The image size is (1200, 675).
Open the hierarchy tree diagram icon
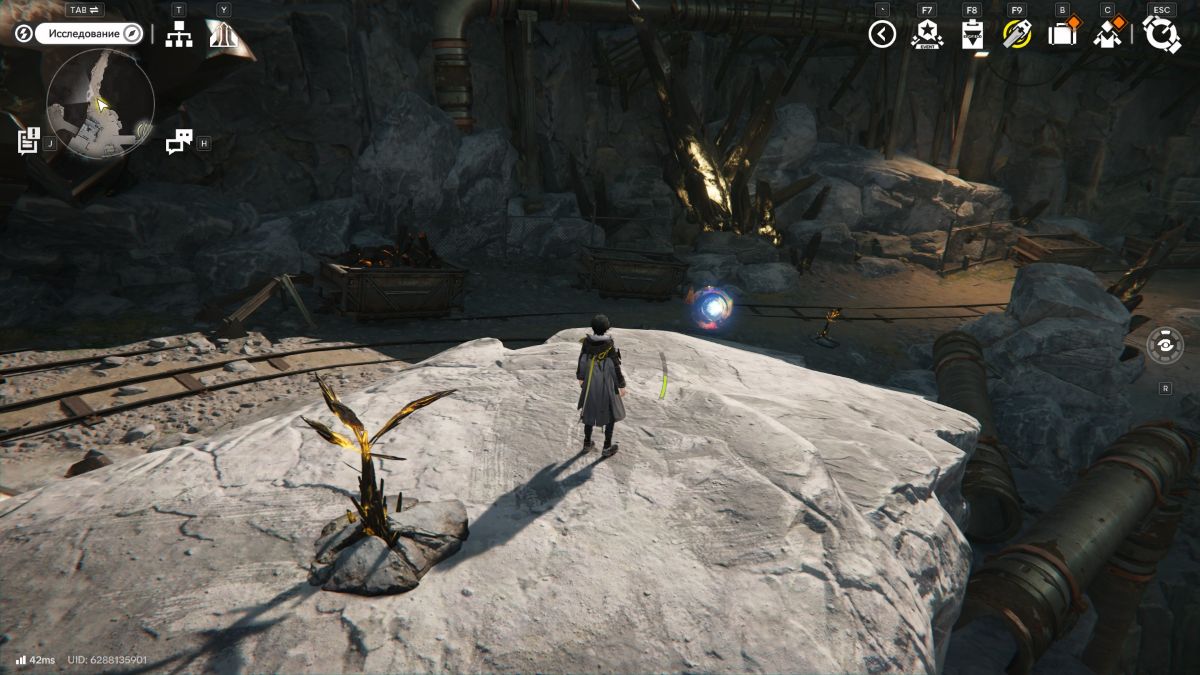[179, 34]
